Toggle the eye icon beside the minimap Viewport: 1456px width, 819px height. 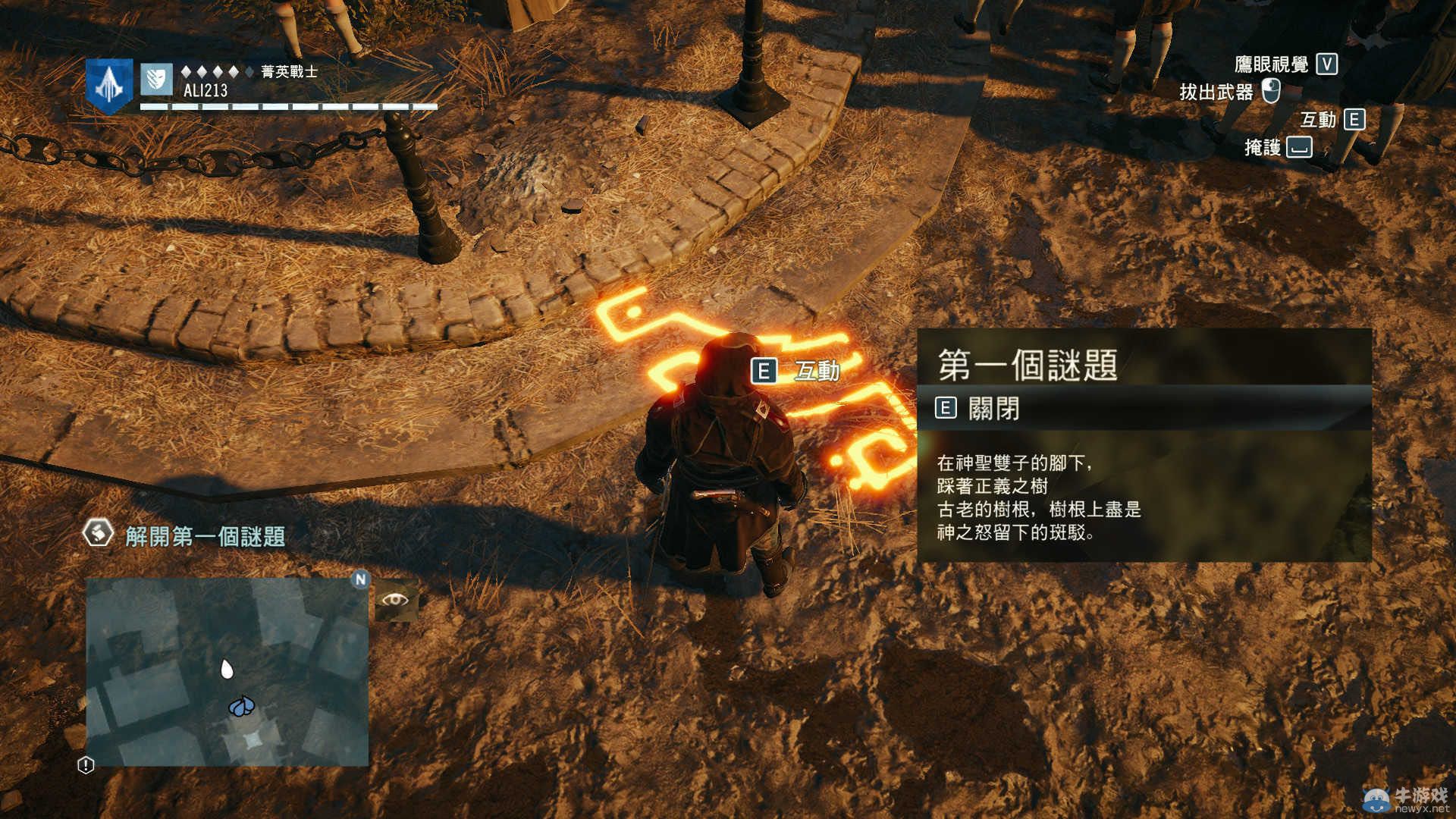coord(395,601)
